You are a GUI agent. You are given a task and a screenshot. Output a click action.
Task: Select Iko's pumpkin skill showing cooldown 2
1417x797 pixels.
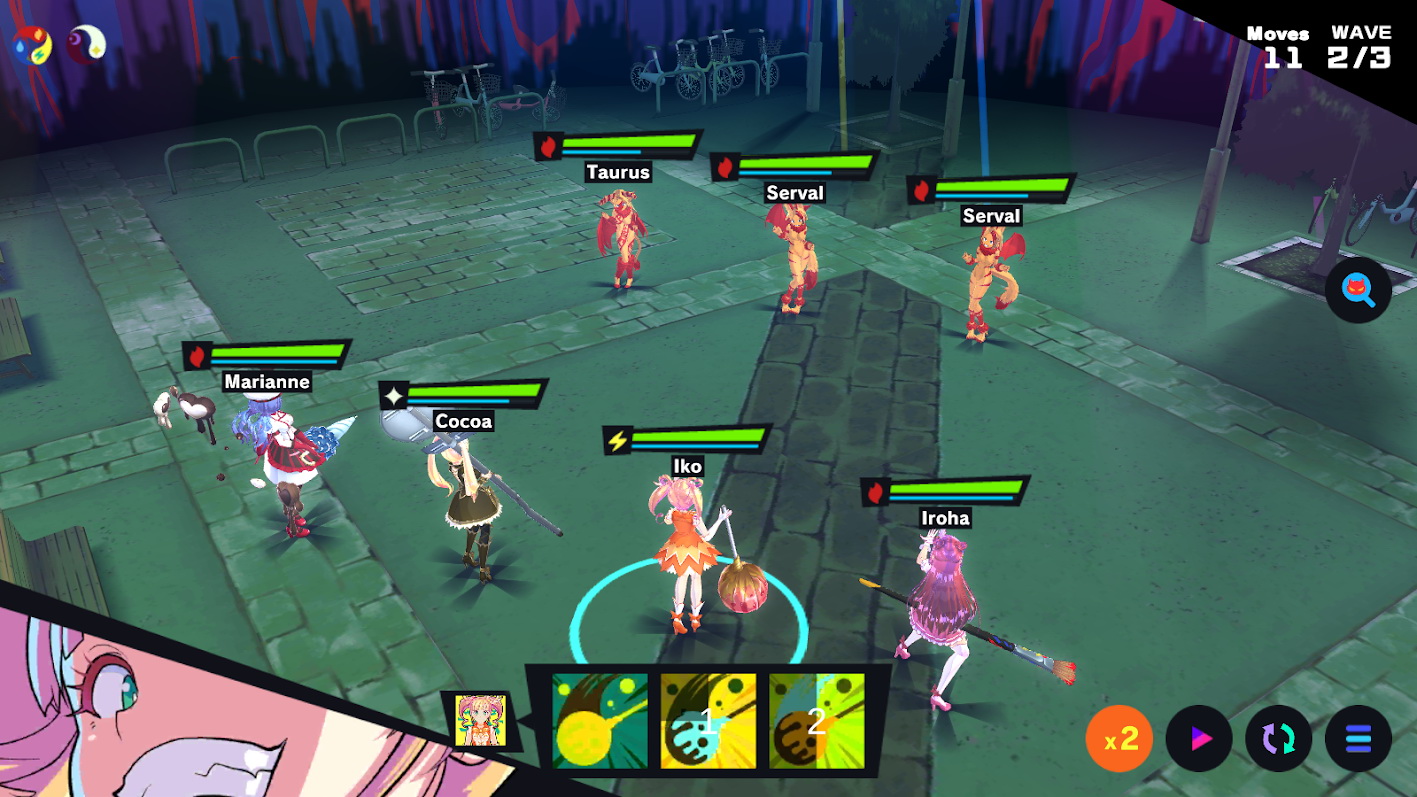coord(816,721)
